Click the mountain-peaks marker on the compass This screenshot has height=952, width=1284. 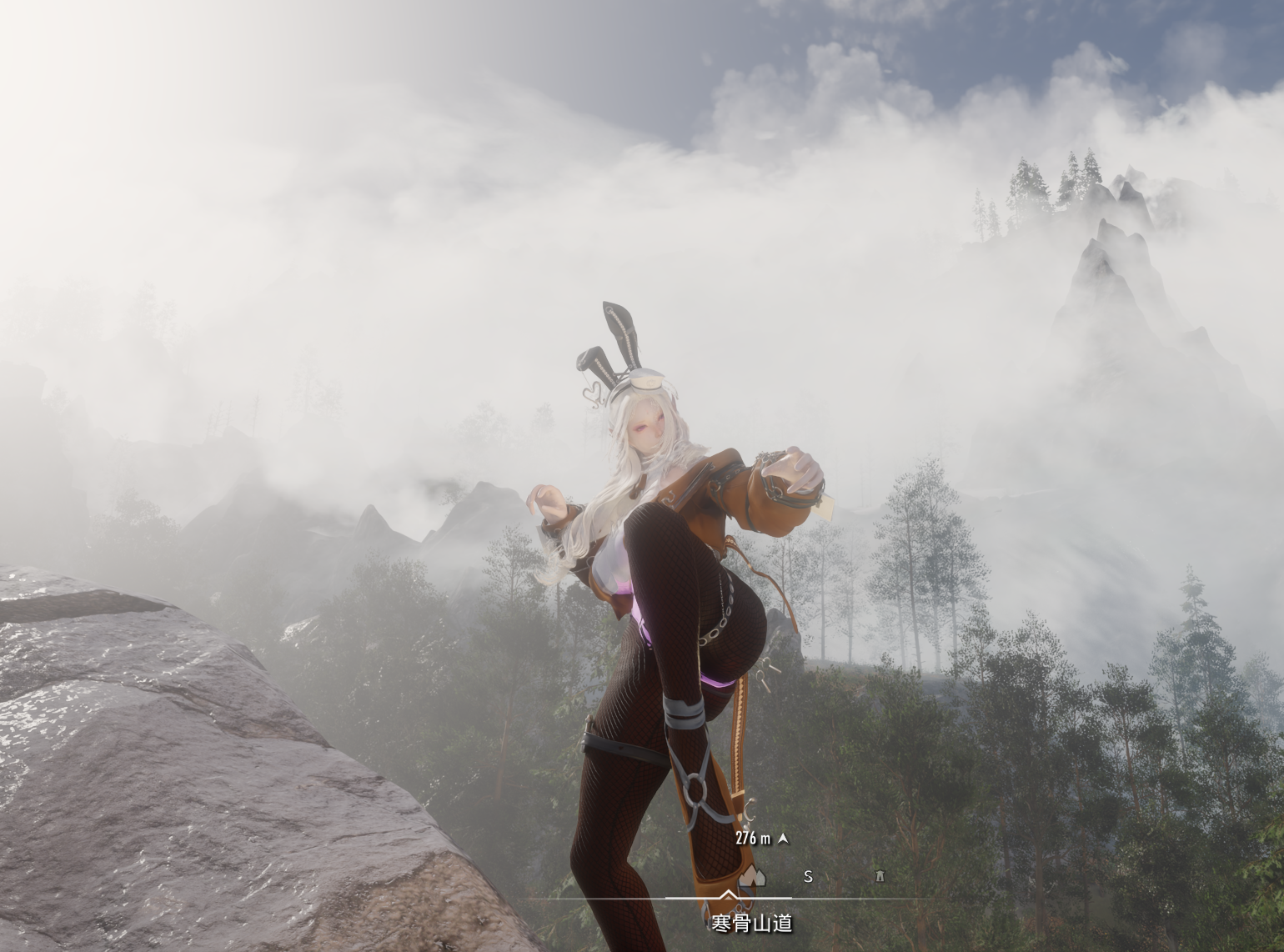click(754, 875)
